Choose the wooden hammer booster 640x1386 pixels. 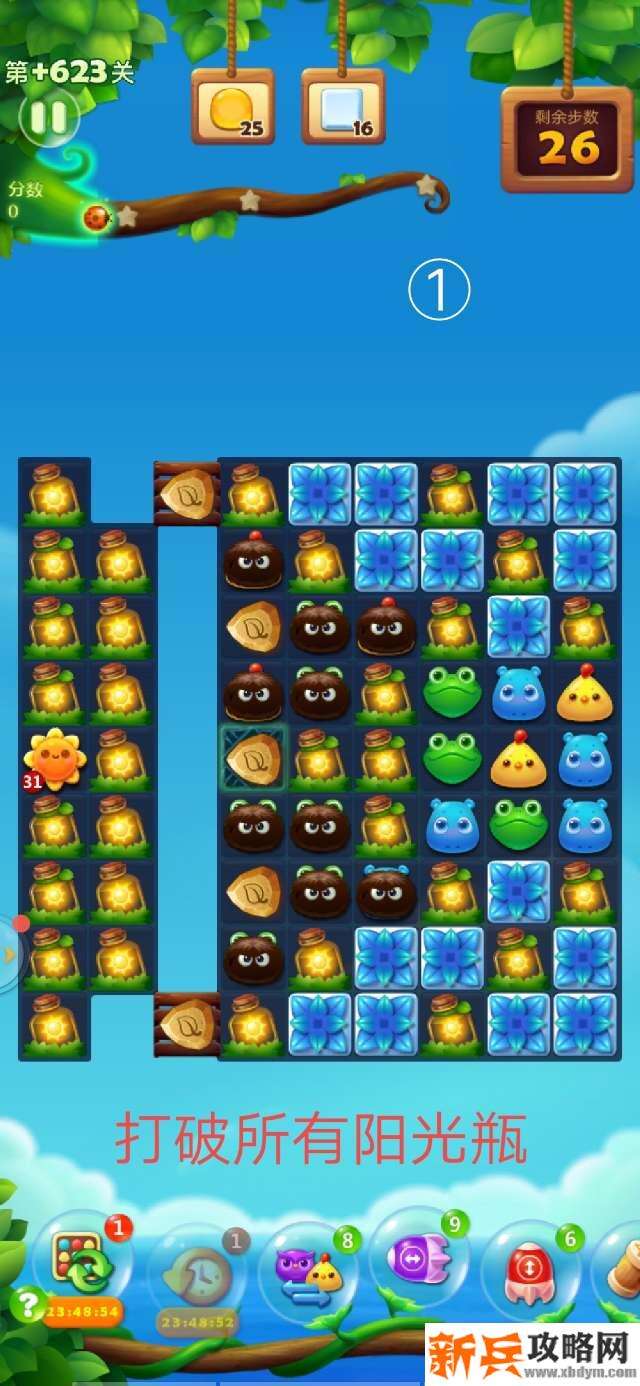point(624,1268)
